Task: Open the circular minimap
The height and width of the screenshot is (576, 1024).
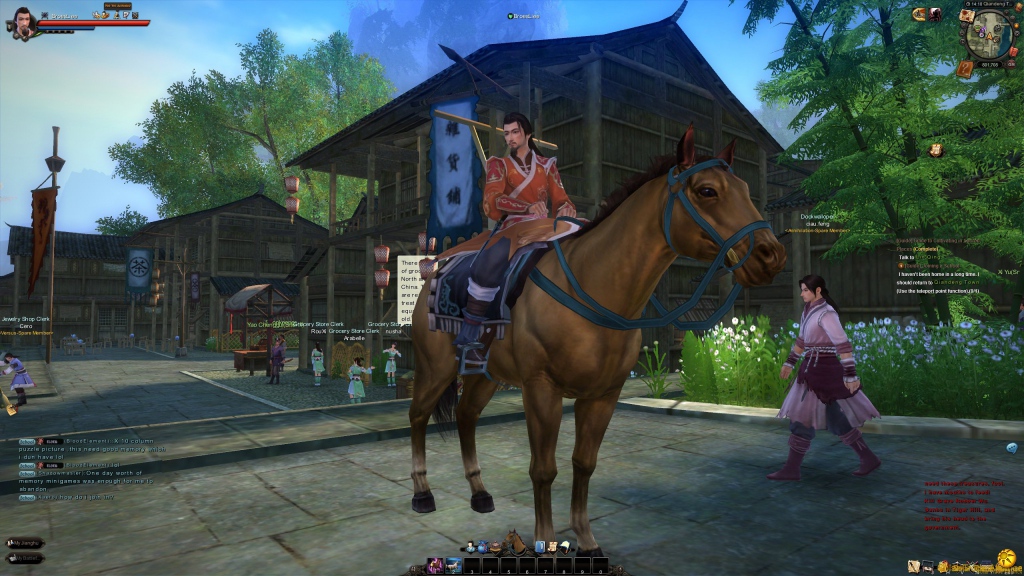Action: tap(985, 37)
